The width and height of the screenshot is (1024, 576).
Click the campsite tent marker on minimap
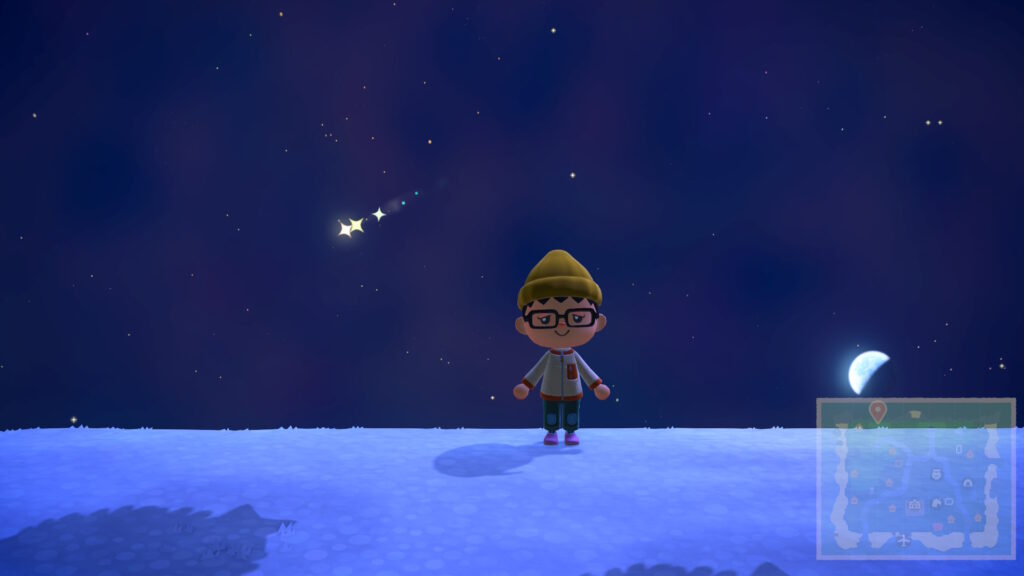tap(968, 482)
